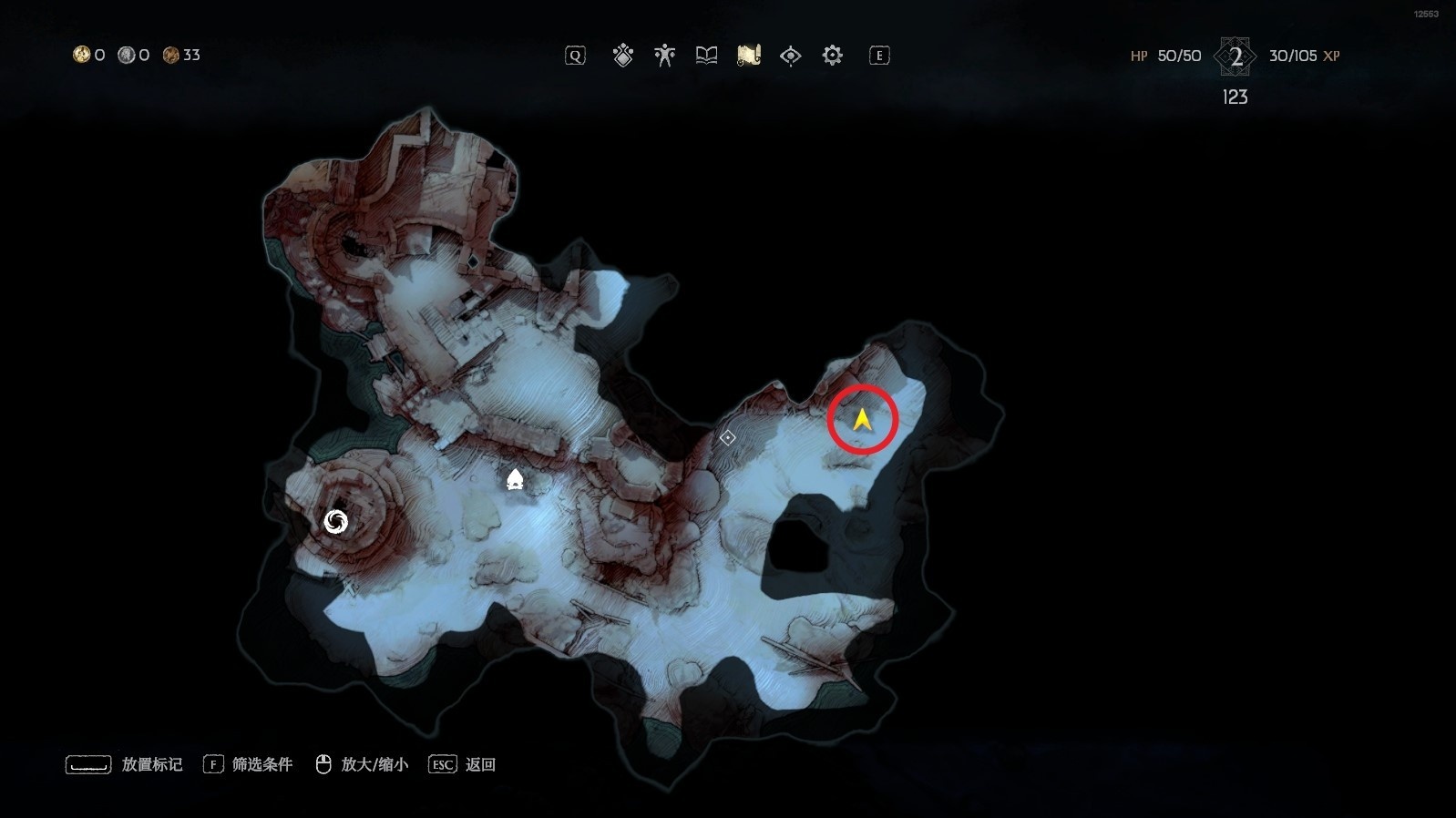This screenshot has width=1456, height=818.
Task: Select the highlighted map scroll tab
Action: point(748,56)
